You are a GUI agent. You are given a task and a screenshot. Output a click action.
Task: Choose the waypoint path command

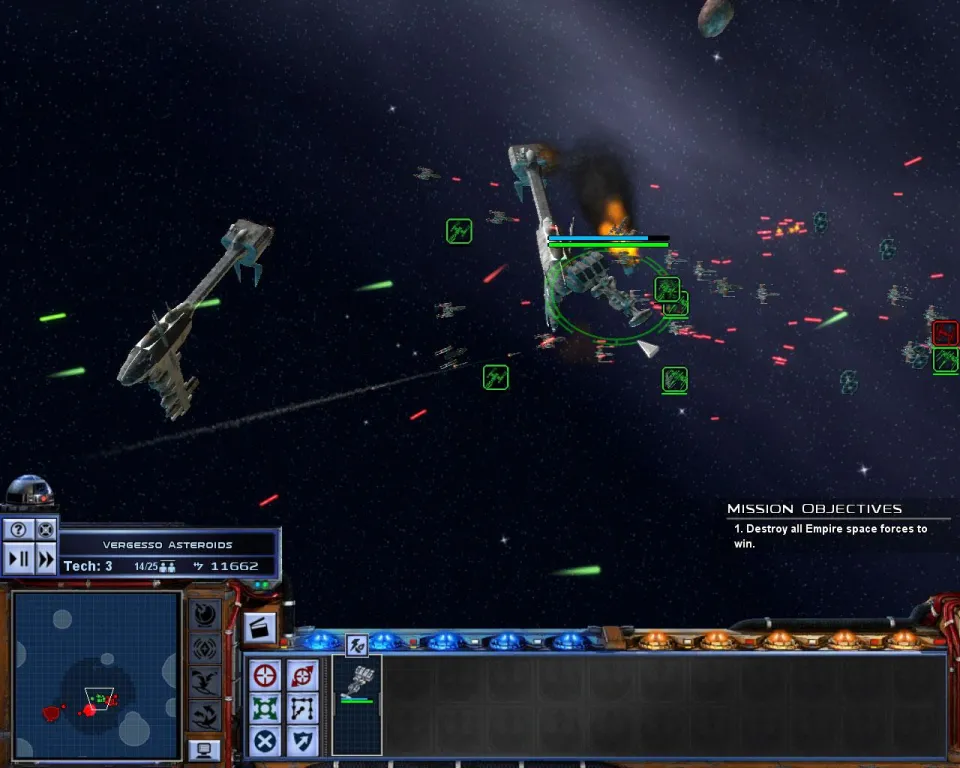tap(302, 708)
